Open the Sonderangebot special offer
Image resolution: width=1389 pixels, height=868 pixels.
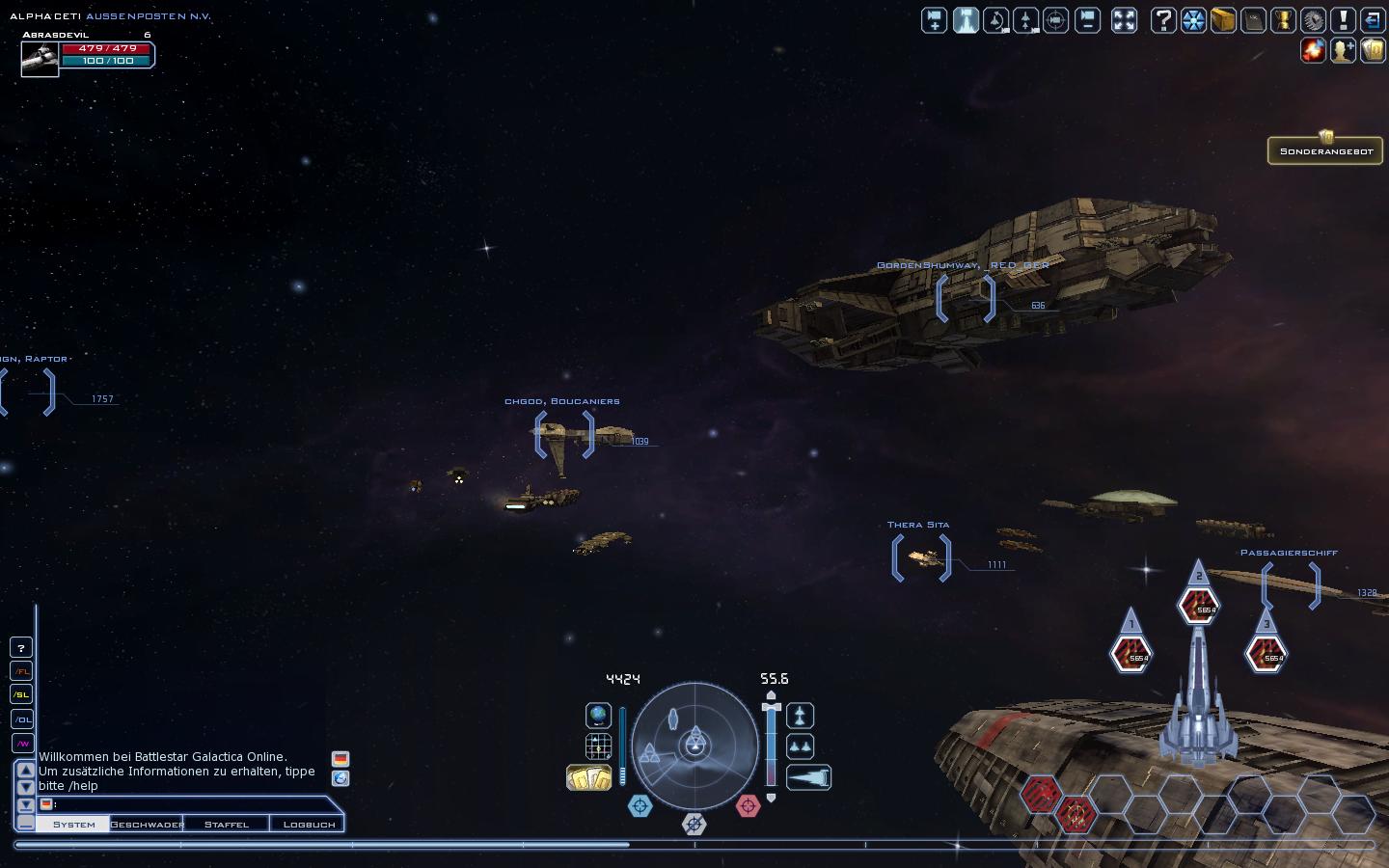point(1325,150)
